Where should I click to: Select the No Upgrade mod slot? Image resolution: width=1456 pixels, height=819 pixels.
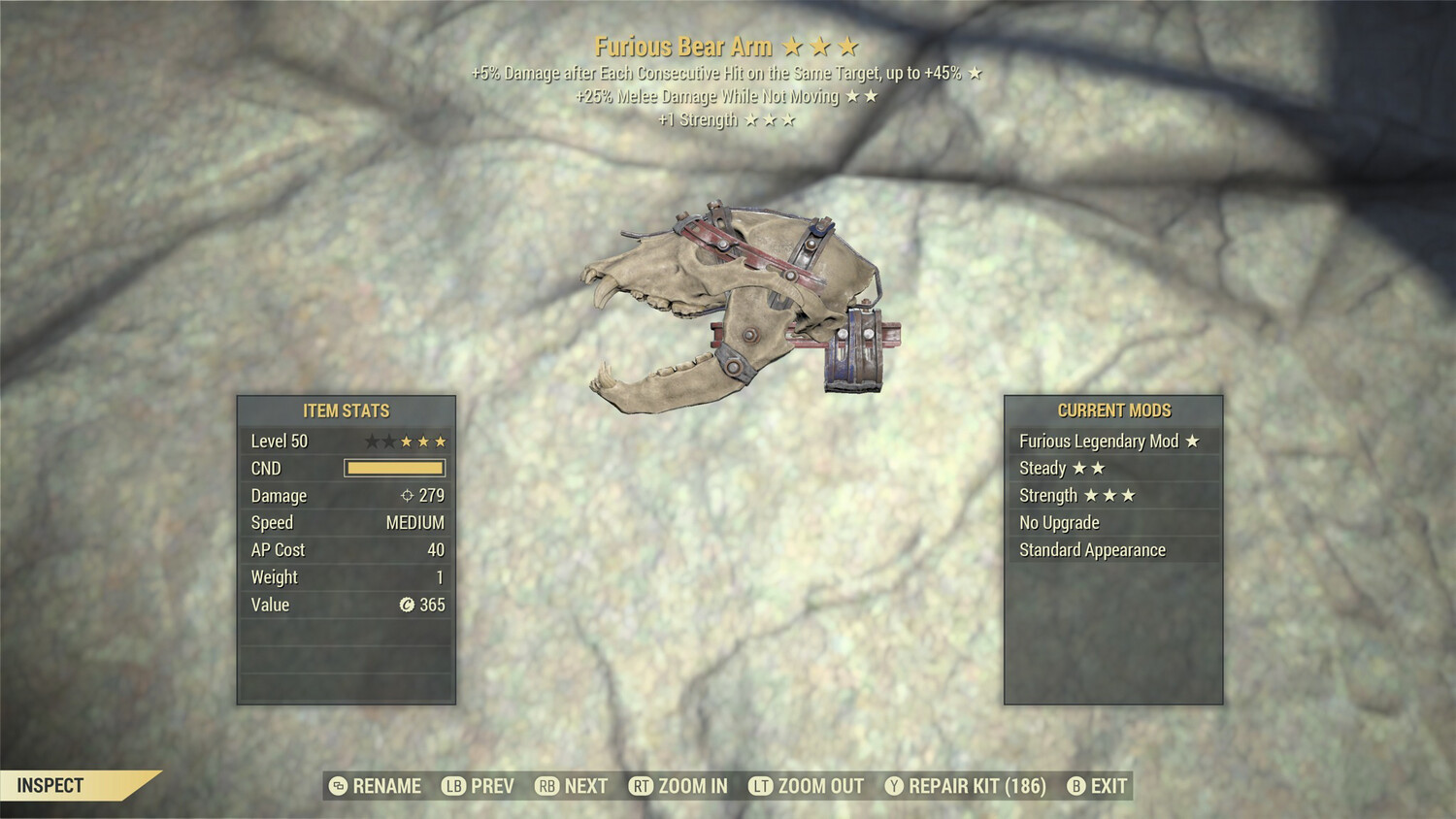[1112, 523]
